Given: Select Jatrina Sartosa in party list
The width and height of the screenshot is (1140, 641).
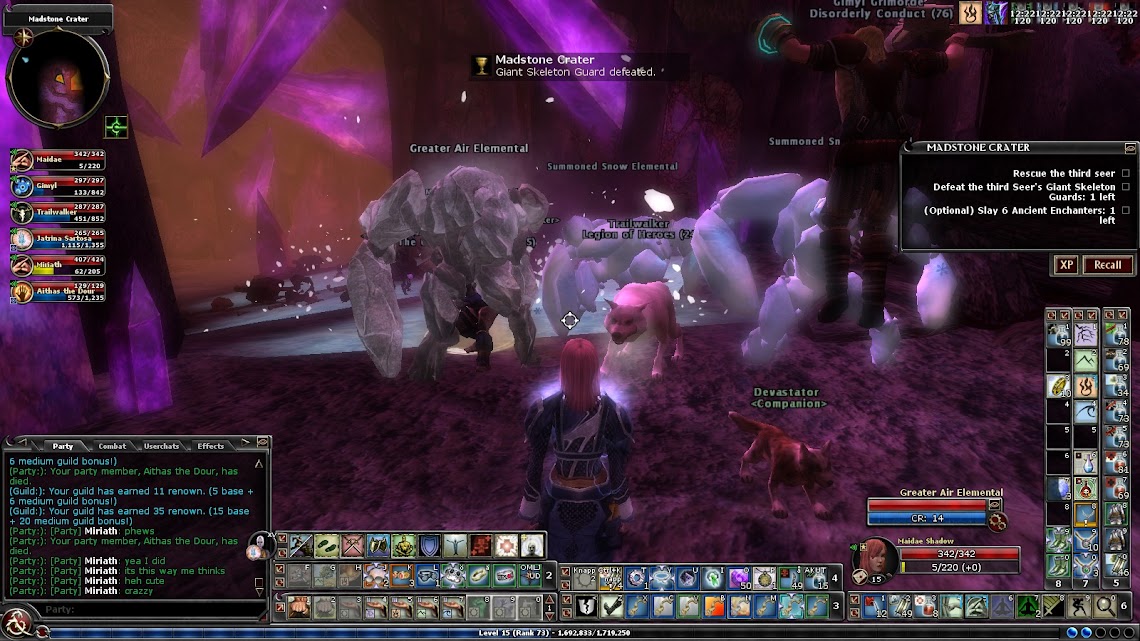Looking at the screenshot, I should [x=58, y=239].
